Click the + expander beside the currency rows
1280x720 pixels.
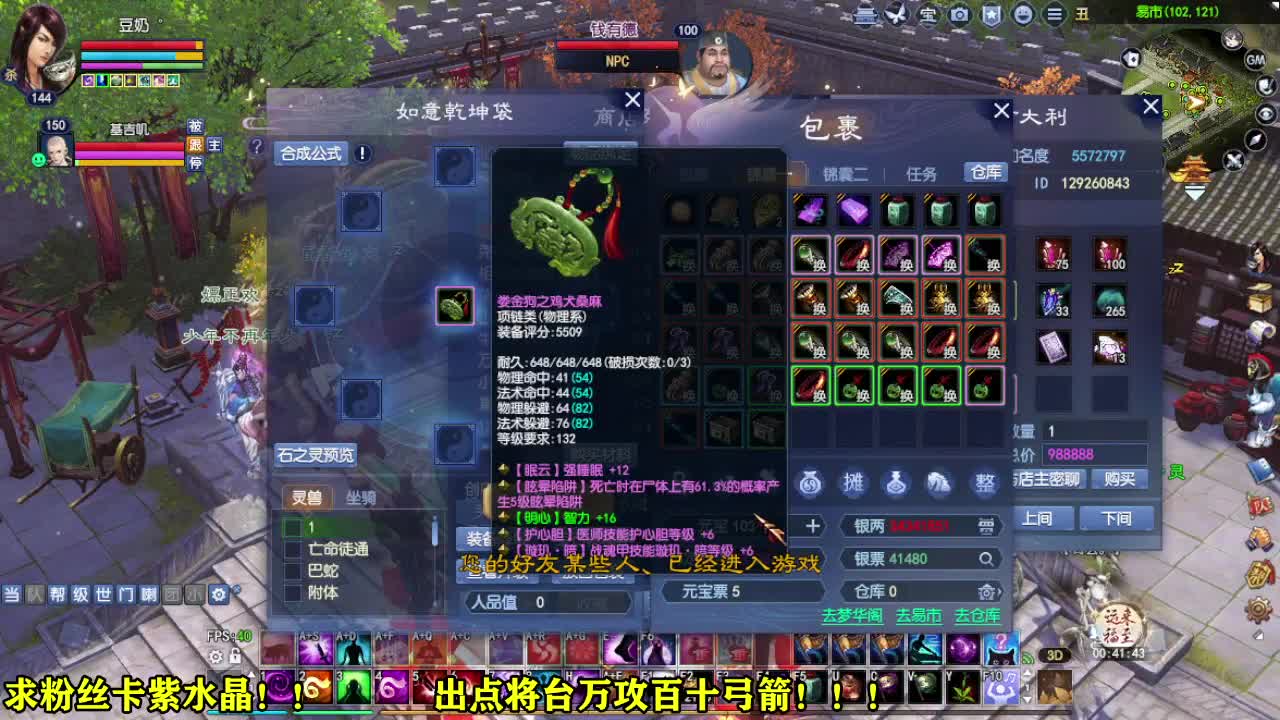pyautogui.click(x=813, y=525)
